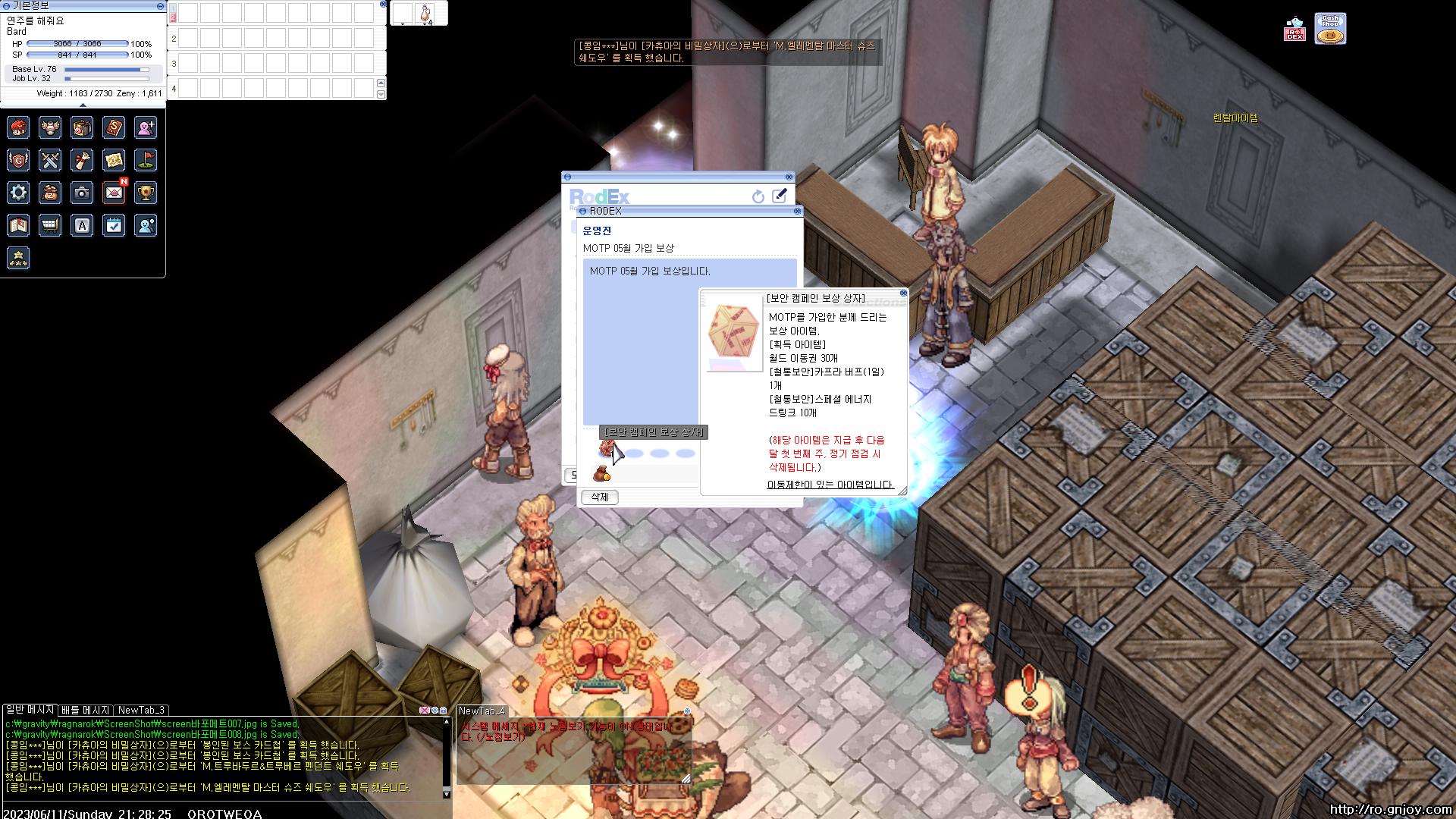Click the 삭제 delete button in the mail

pyautogui.click(x=599, y=497)
